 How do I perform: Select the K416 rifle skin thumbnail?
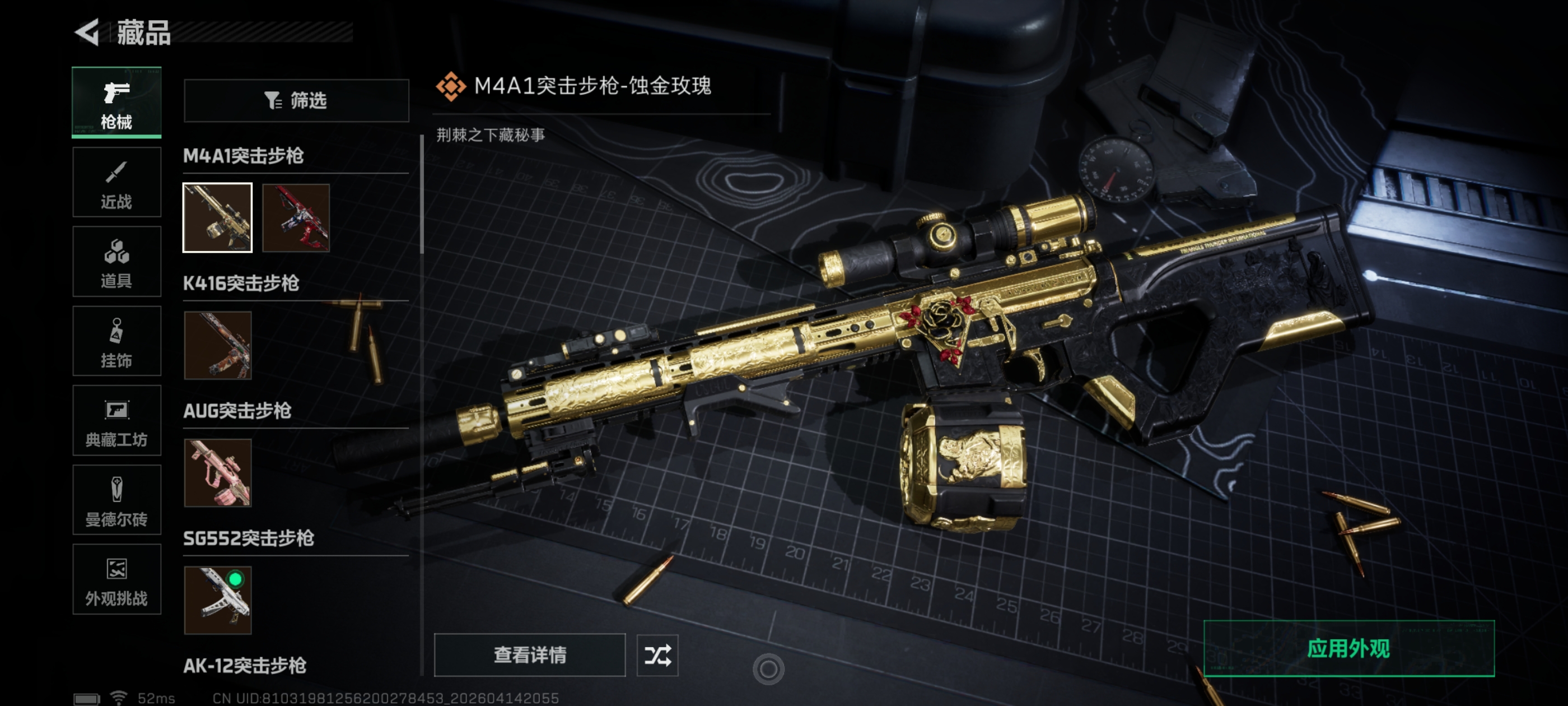point(217,345)
